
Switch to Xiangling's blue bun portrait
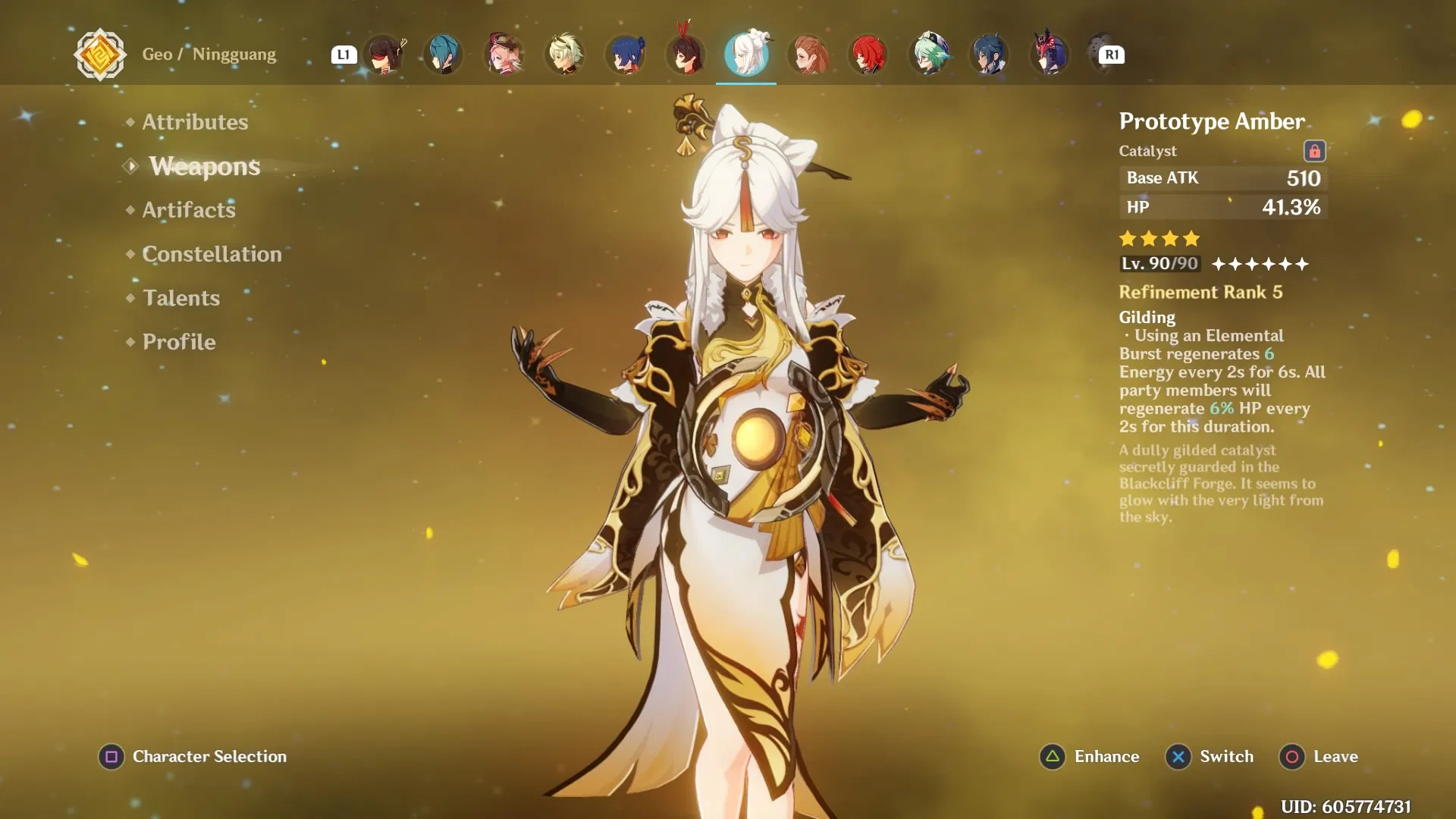tap(626, 55)
